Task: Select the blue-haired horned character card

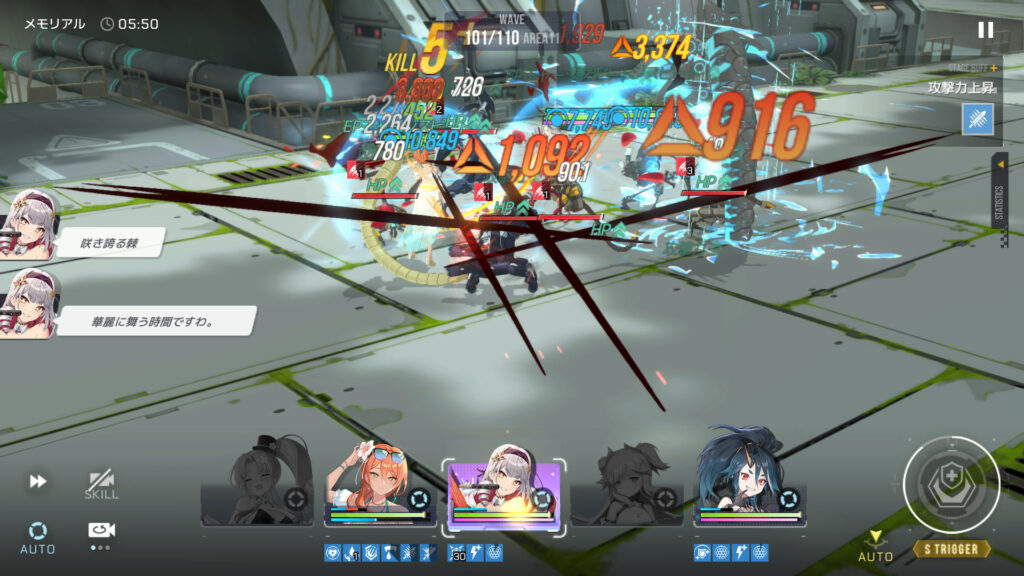Action: coord(750,480)
